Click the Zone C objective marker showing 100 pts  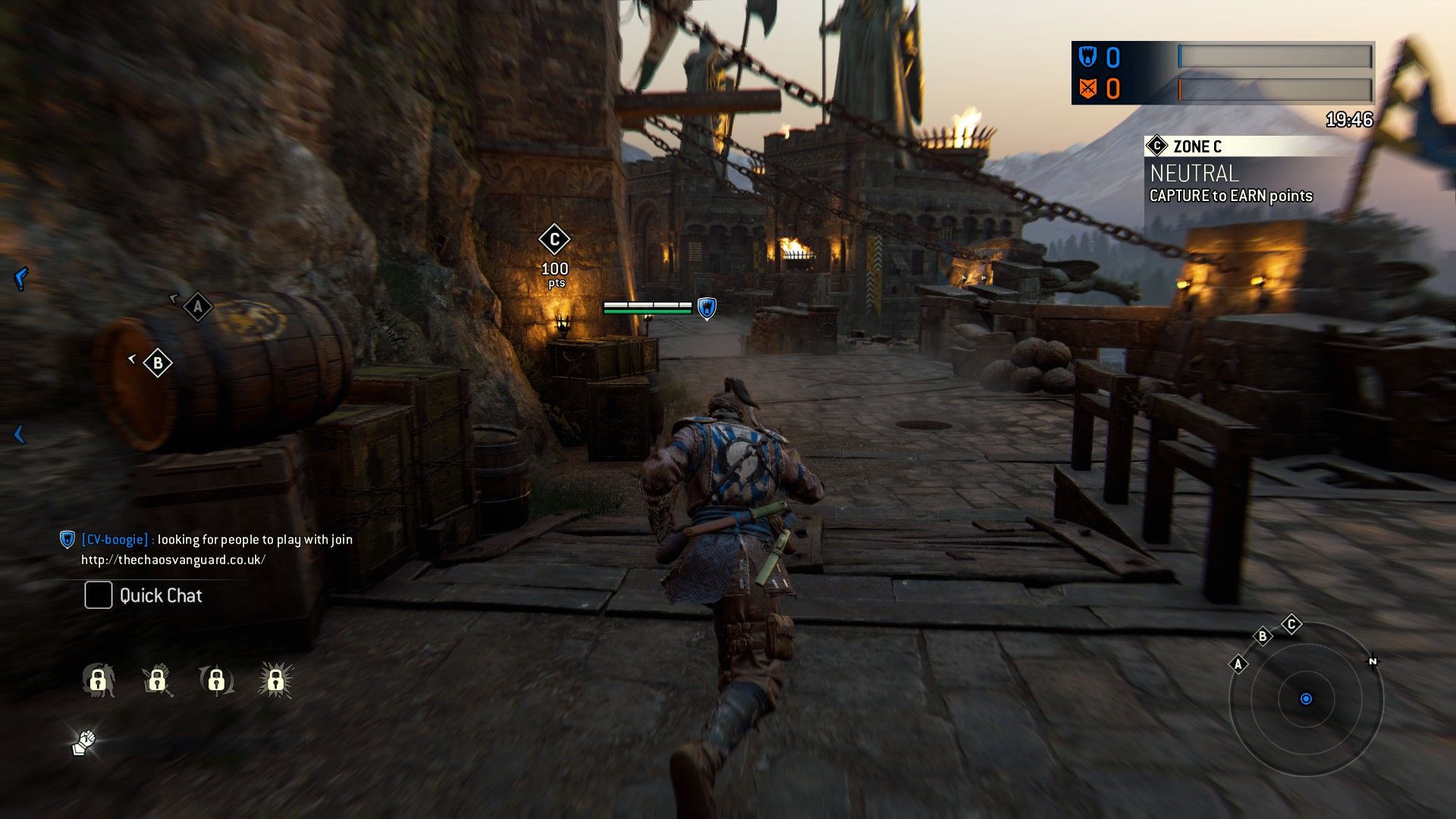(554, 240)
